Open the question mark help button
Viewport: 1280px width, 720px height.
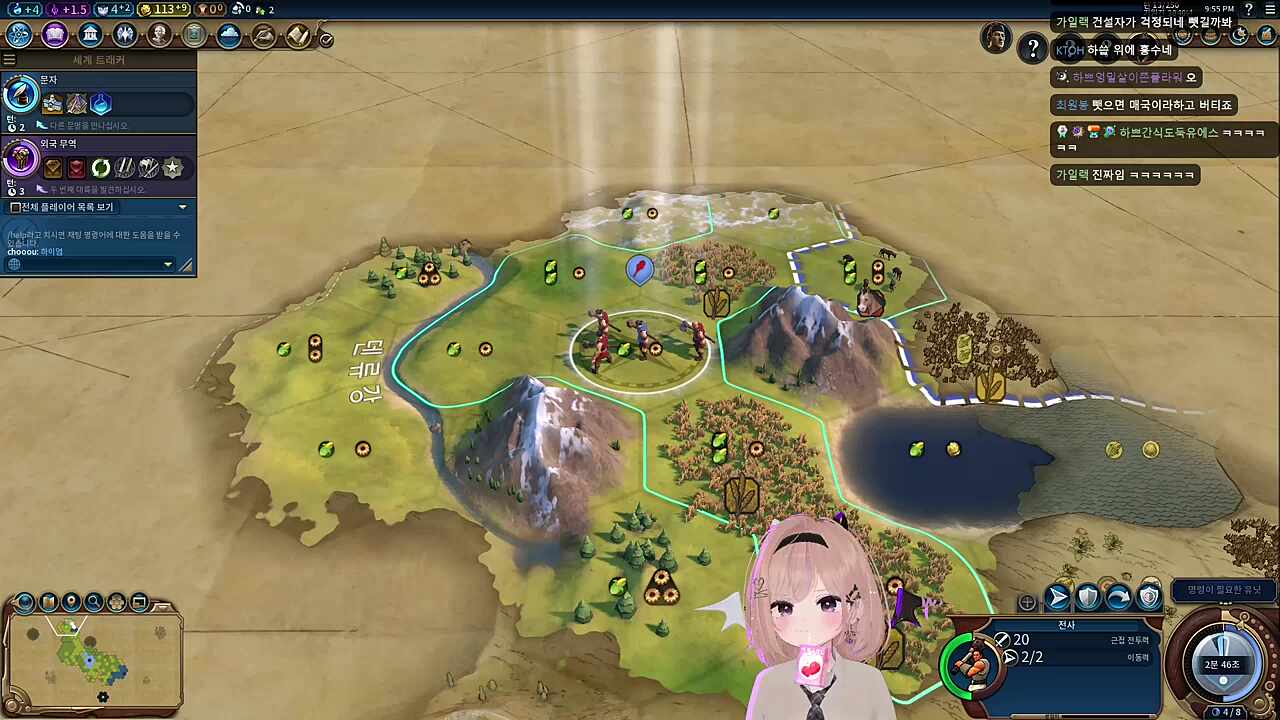point(1032,48)
